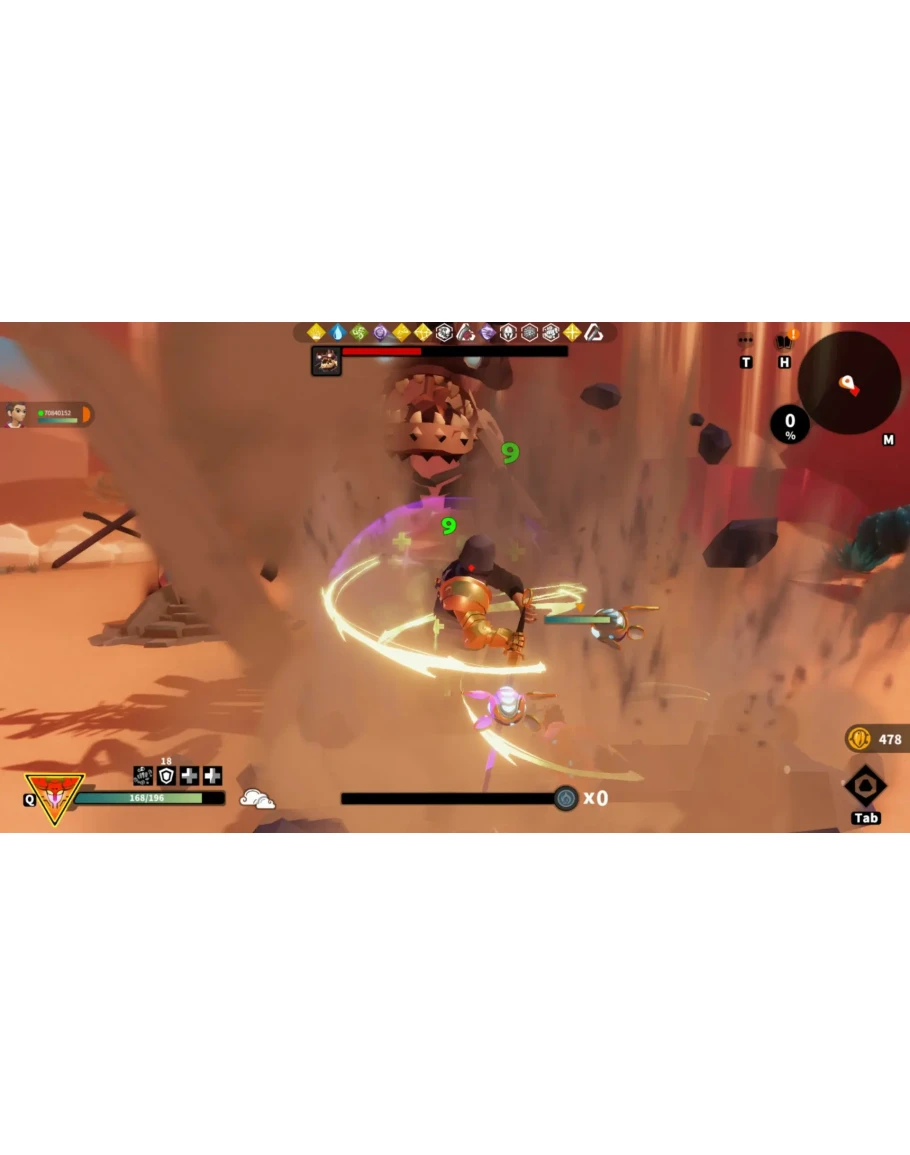Select the helmet scroll icon
This screenshot has width=910, height=1155.
pyautogui.click(x=508, y=332)
